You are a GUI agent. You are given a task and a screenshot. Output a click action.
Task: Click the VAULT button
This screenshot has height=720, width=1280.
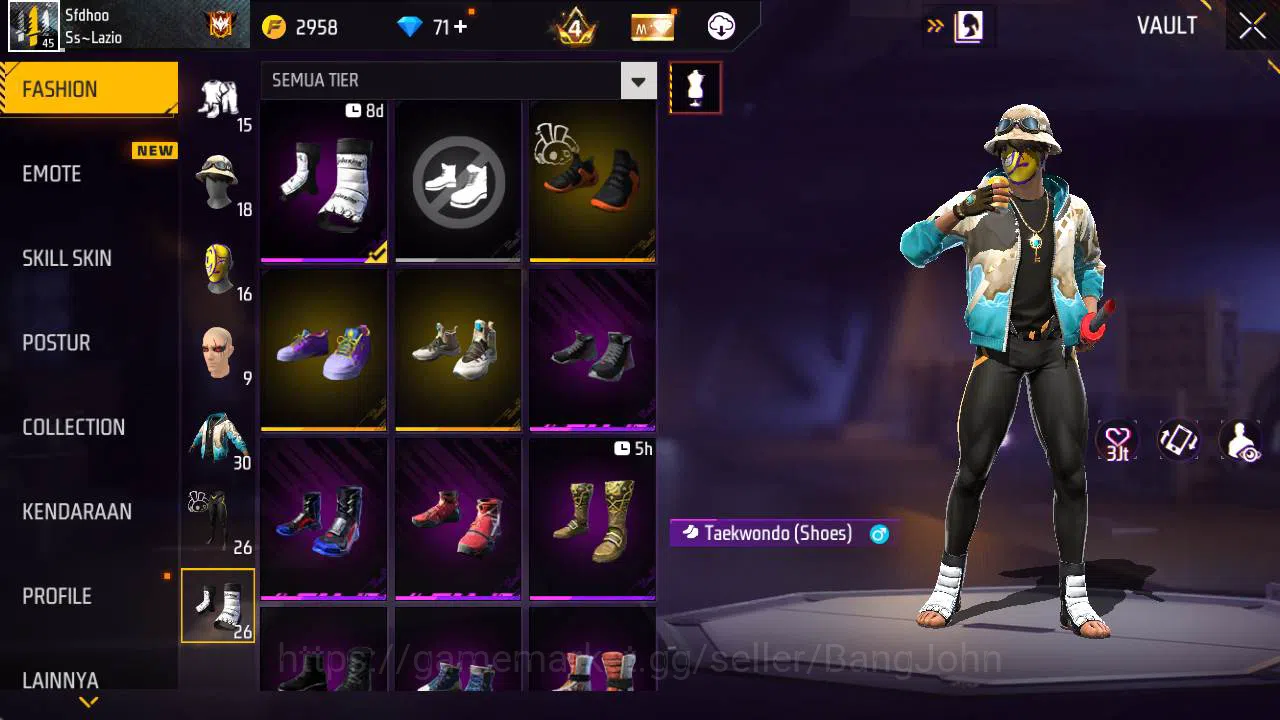click(x=1166, y=26)
